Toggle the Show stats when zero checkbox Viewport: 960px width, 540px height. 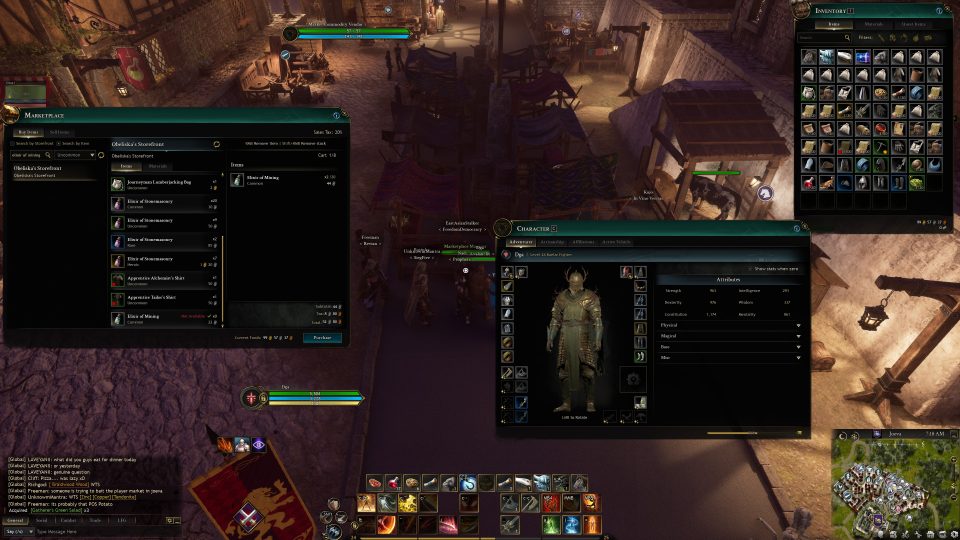(x=750, y=269)
